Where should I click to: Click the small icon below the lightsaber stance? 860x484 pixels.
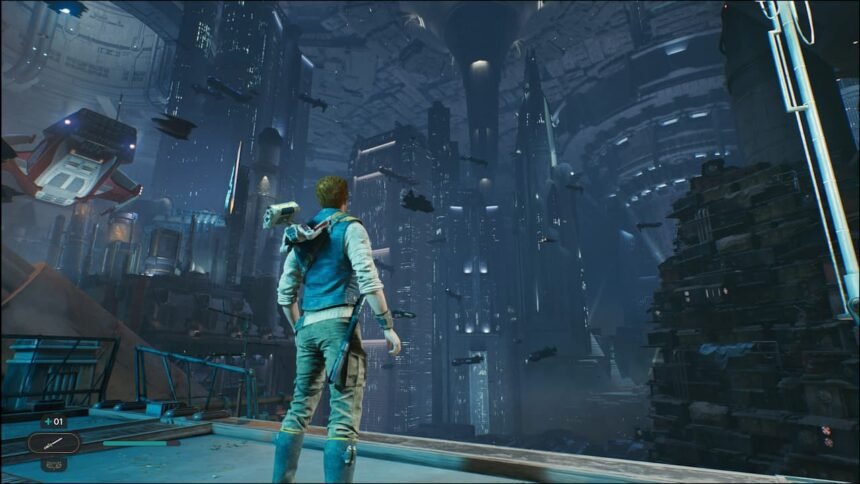click(54, 464)
